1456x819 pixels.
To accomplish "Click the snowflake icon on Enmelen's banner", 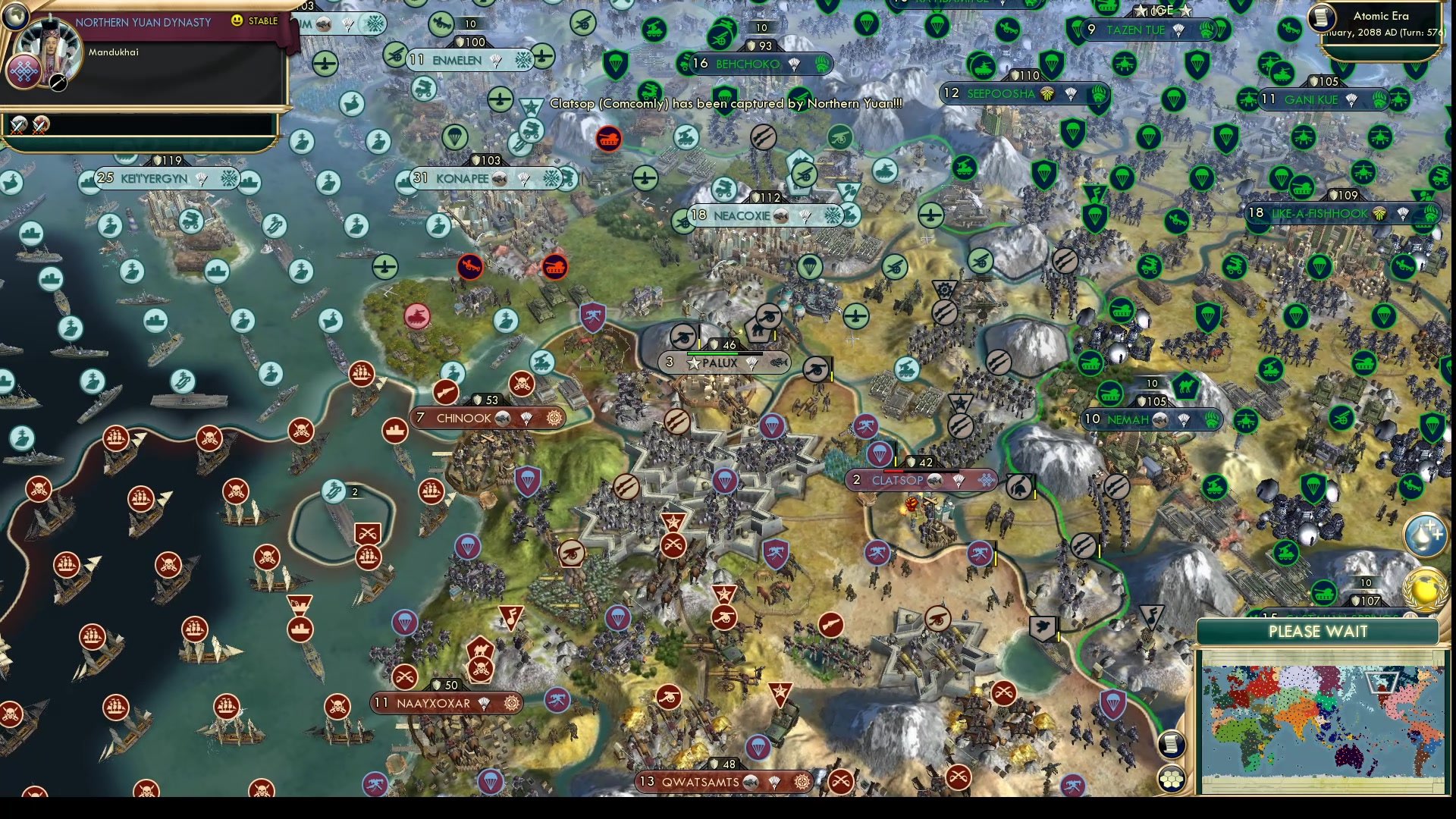I will pyautogui.click(x=520, y=58).
